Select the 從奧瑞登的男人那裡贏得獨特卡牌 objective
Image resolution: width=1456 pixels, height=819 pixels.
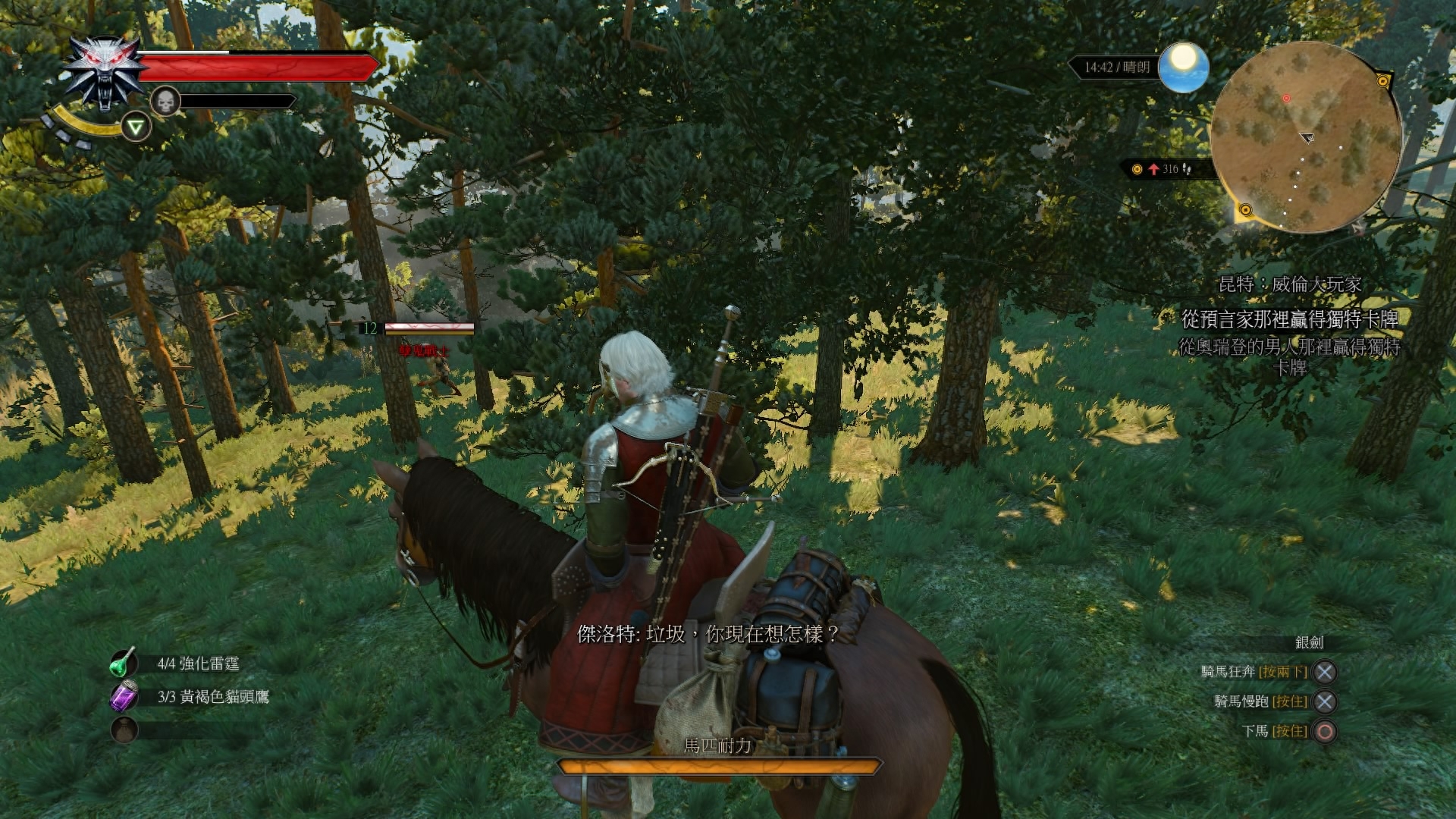(x=1289, y=356)
